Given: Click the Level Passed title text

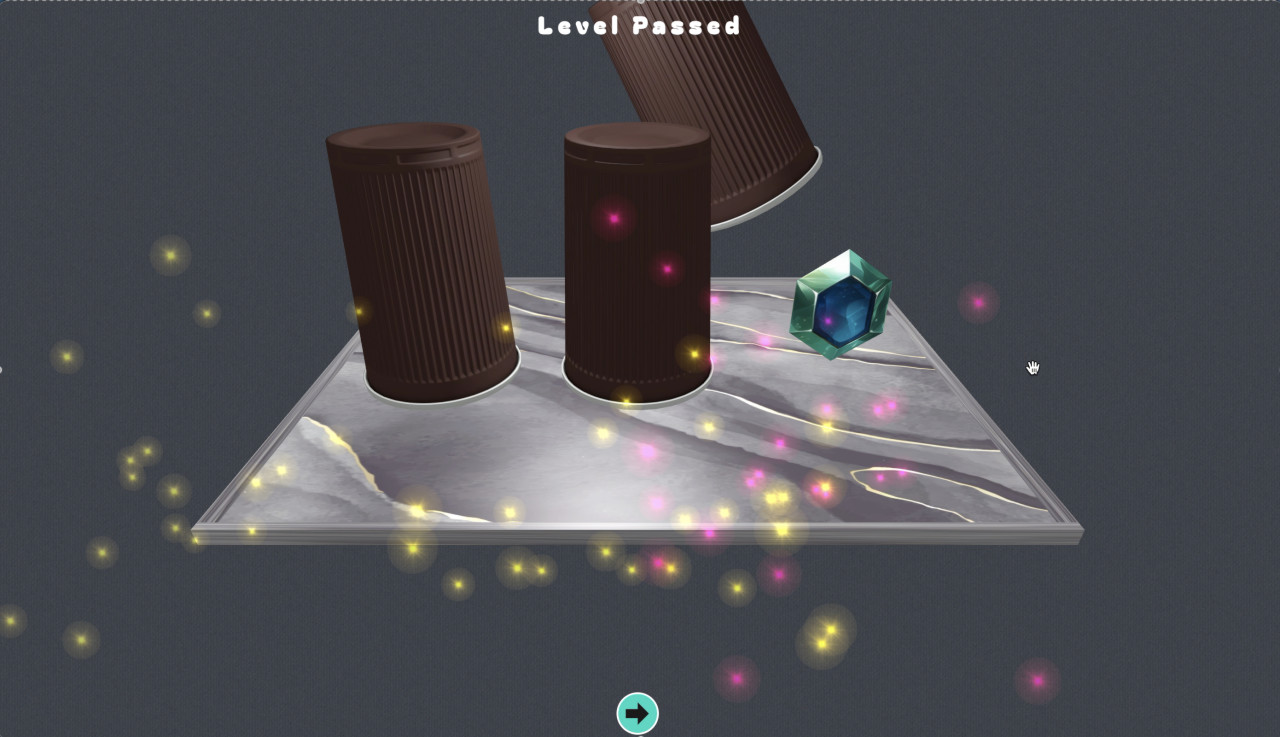Looking at the screenshot, I should 637,27.
